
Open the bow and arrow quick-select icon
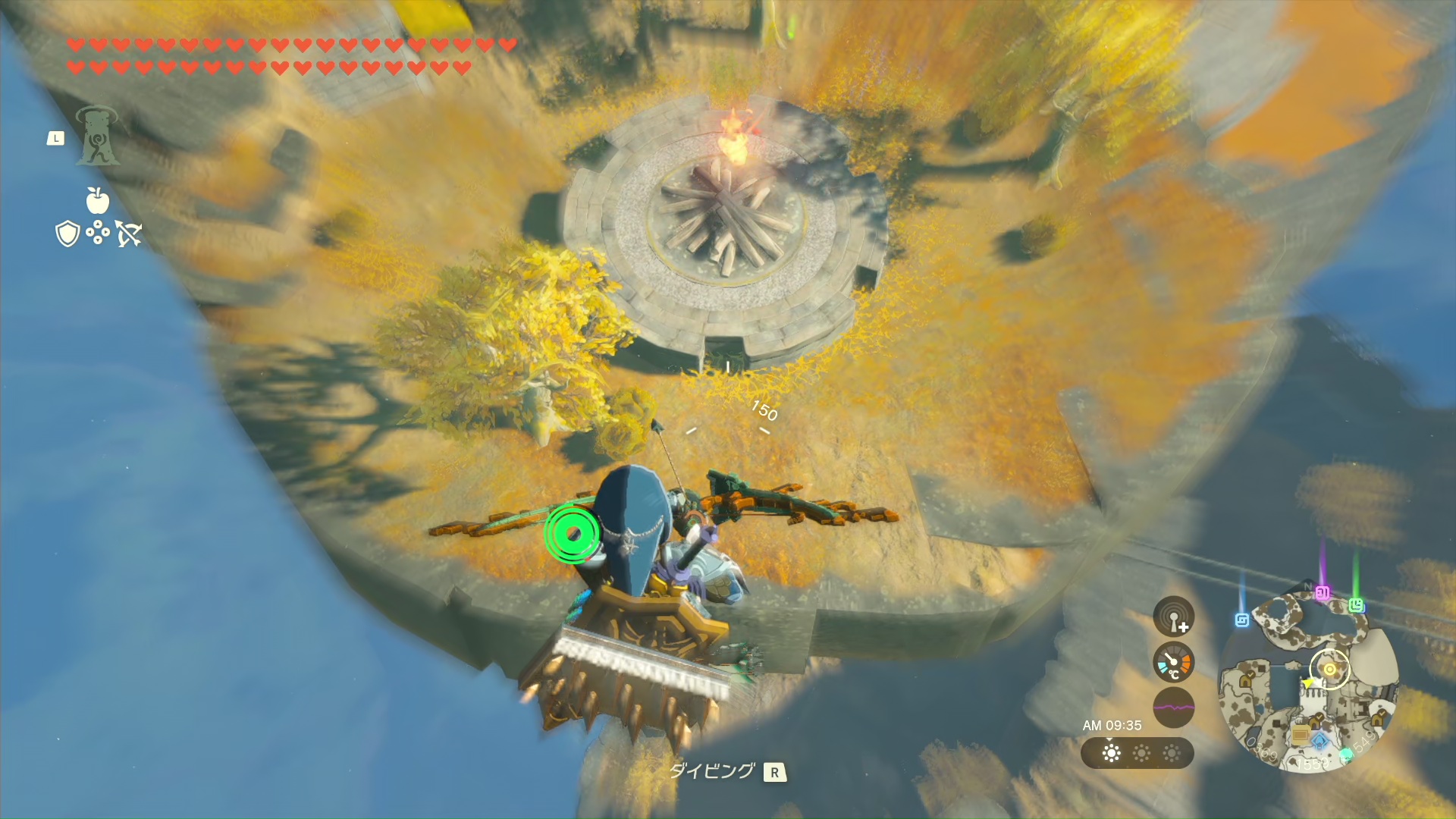point(129,234)
